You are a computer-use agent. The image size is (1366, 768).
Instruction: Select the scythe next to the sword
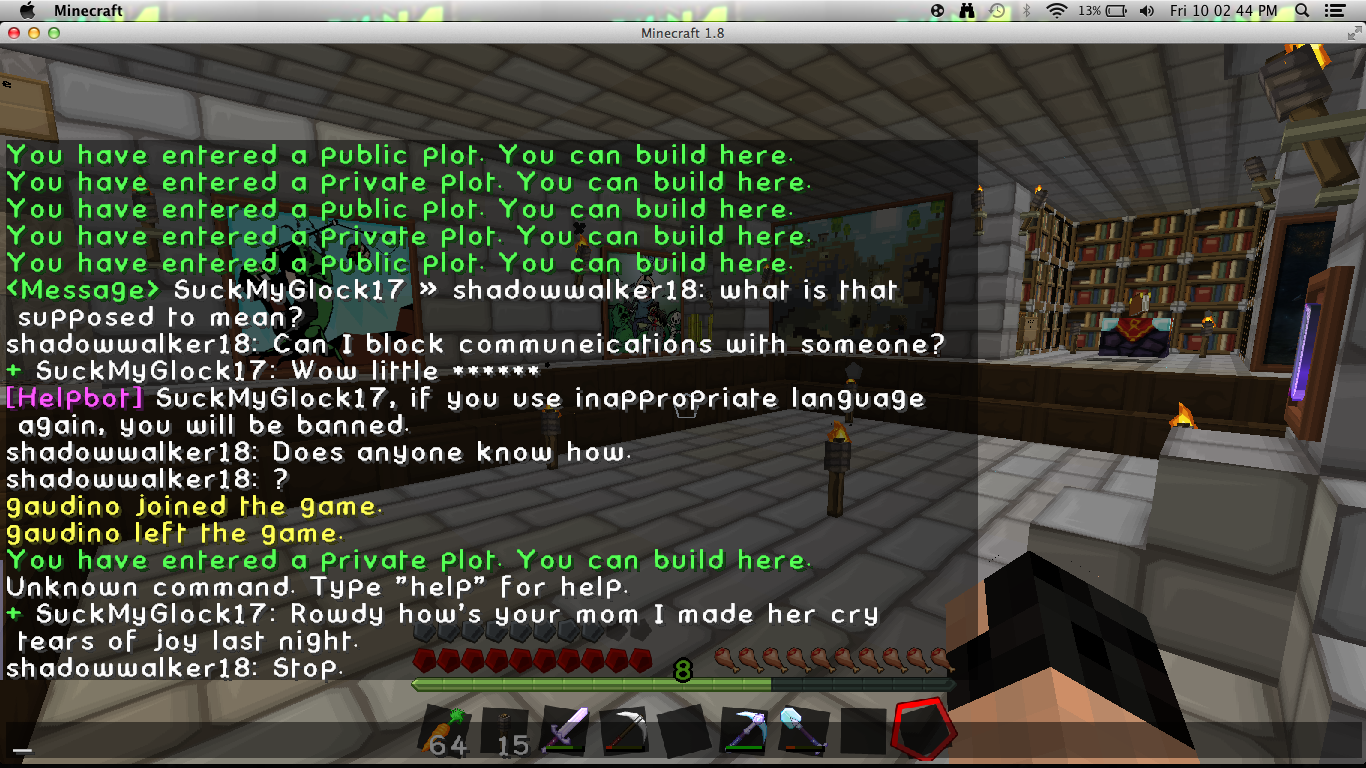pos(625,728)
